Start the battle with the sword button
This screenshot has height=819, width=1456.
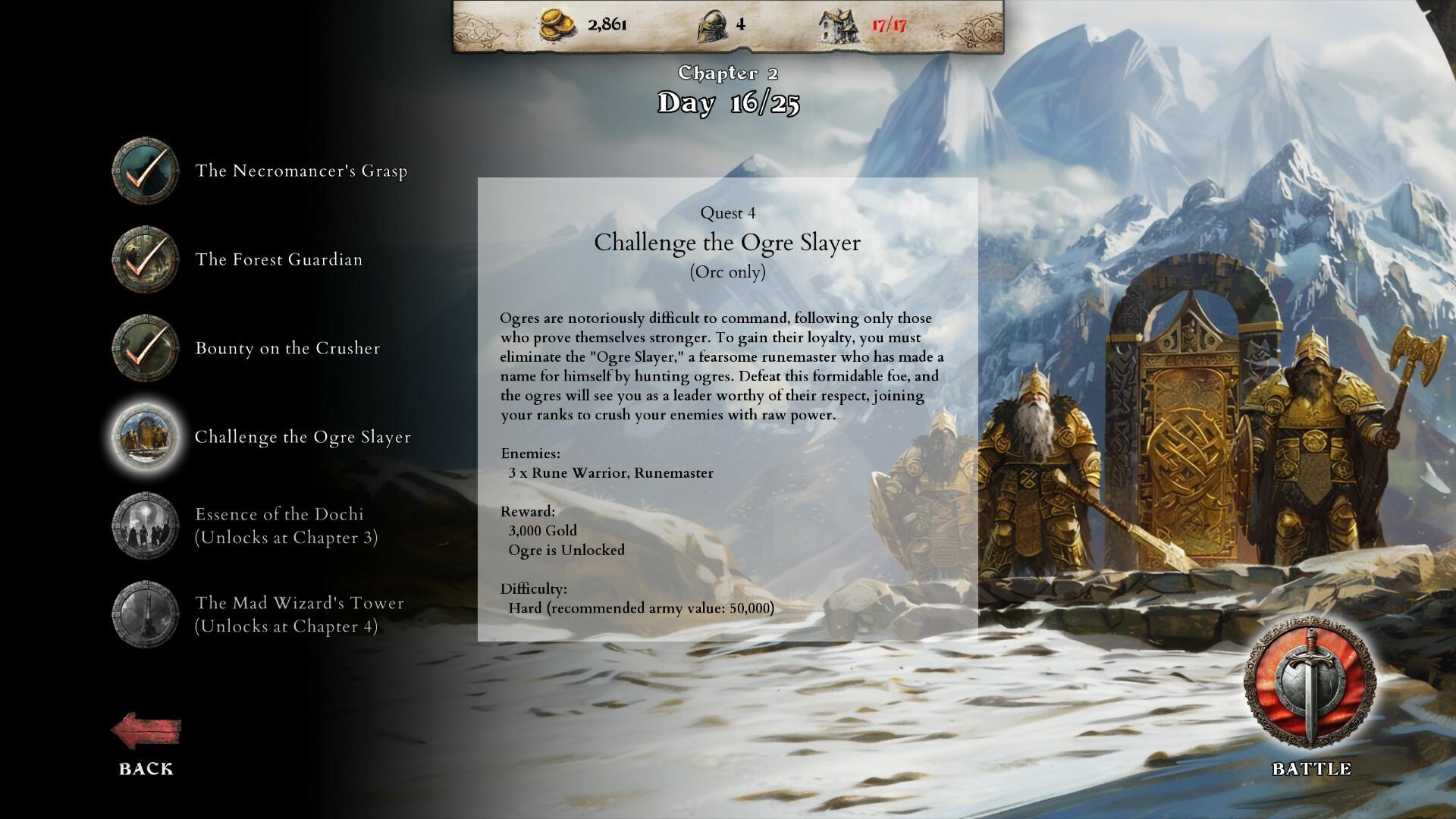click(x=1310, y=688)
